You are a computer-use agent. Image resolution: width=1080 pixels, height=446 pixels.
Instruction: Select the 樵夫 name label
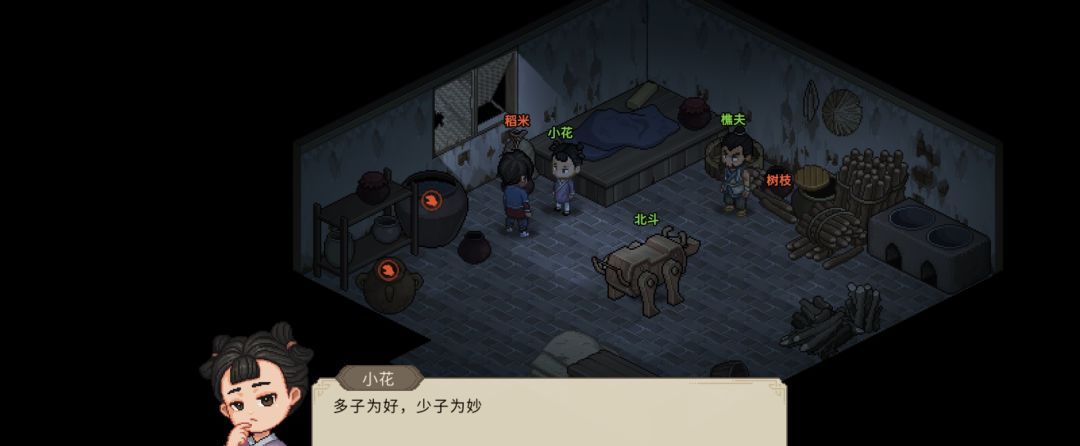[x=733, y=119]
